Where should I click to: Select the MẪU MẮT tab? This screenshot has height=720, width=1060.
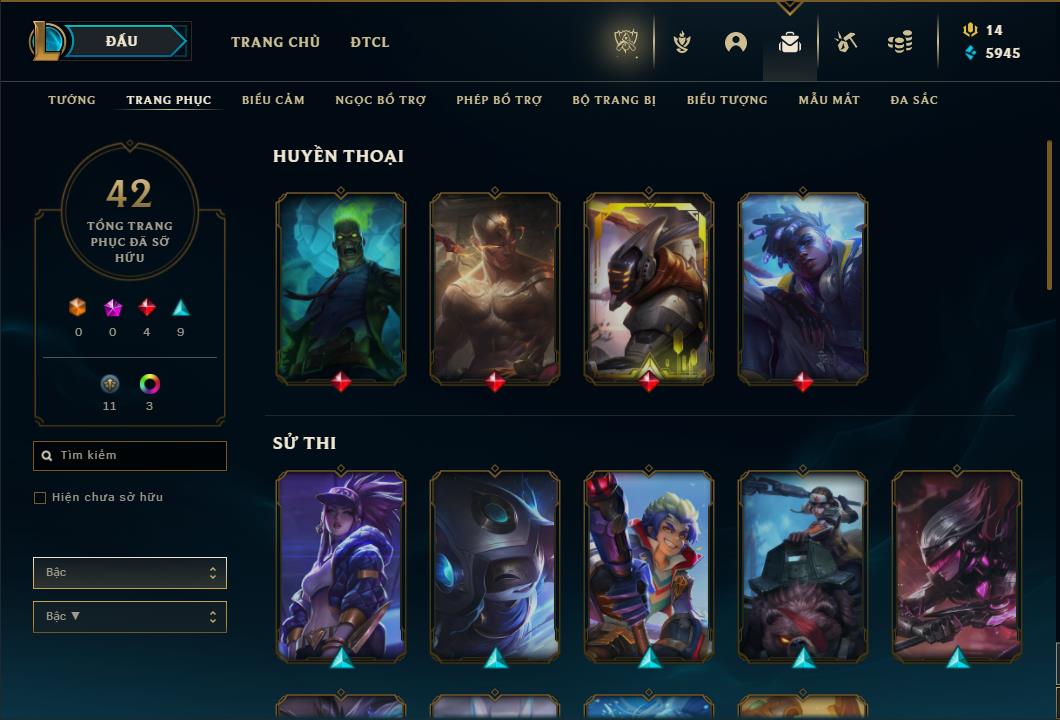pyautogui.click(x=829, y=100)
